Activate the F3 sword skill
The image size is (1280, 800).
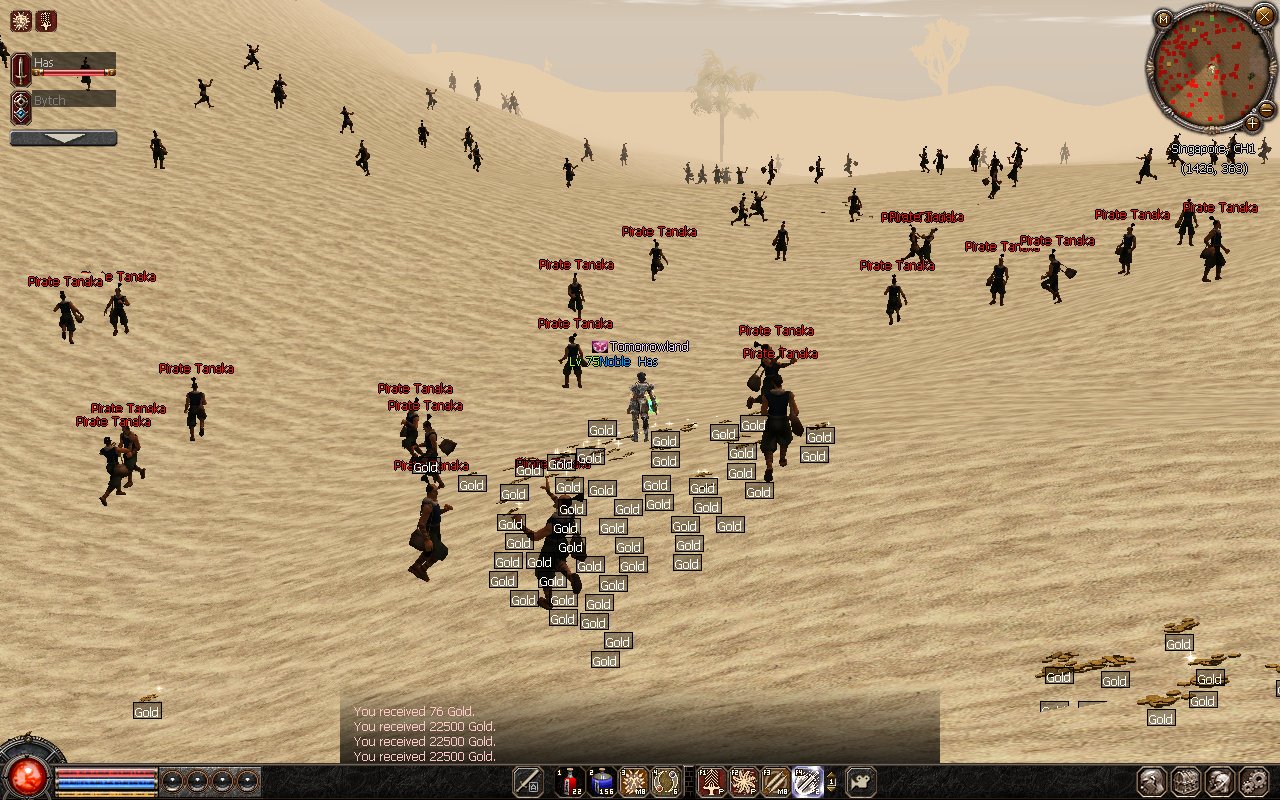coord(775,781)
